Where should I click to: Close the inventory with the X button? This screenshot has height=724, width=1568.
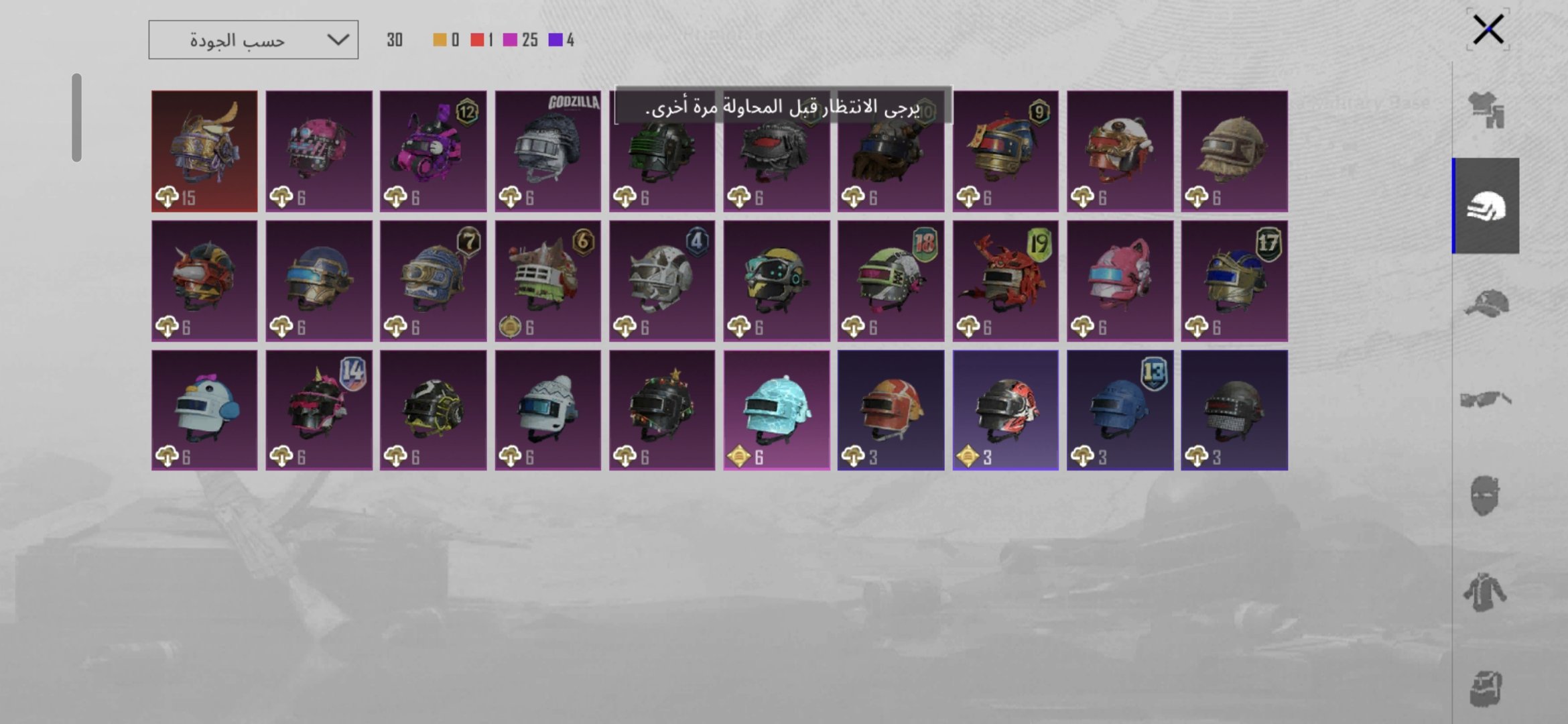[x=1488, y=30]
